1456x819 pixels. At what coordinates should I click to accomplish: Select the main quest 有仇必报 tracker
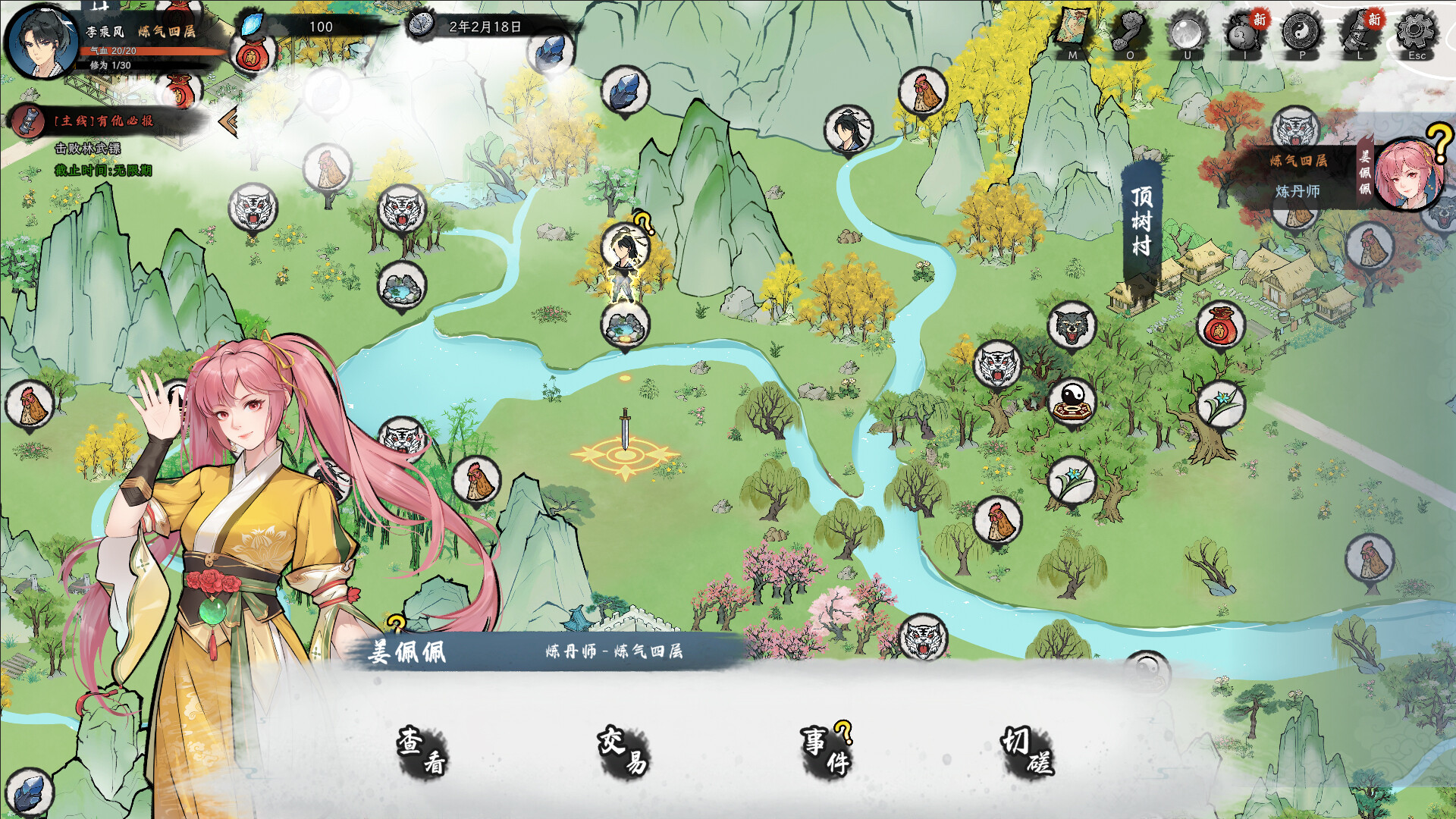(x=103, y=121)
